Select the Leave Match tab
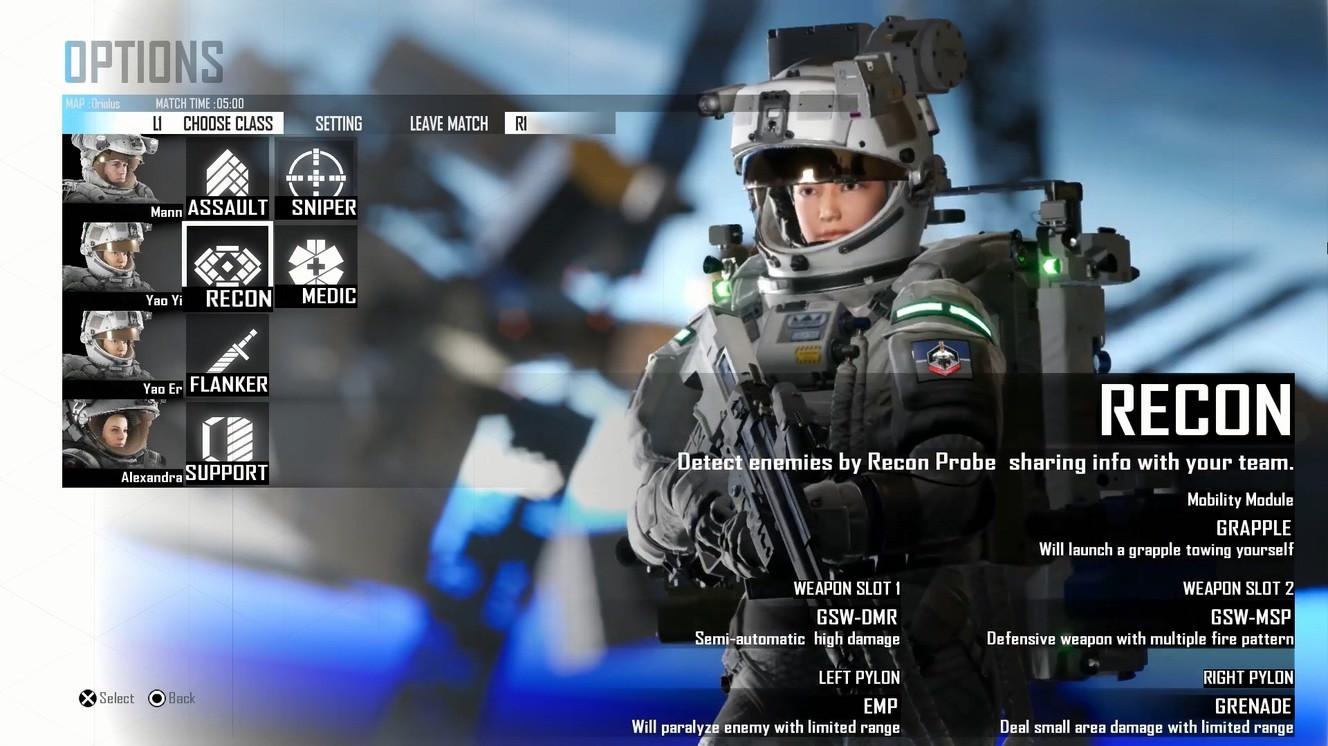 [448, 124]
